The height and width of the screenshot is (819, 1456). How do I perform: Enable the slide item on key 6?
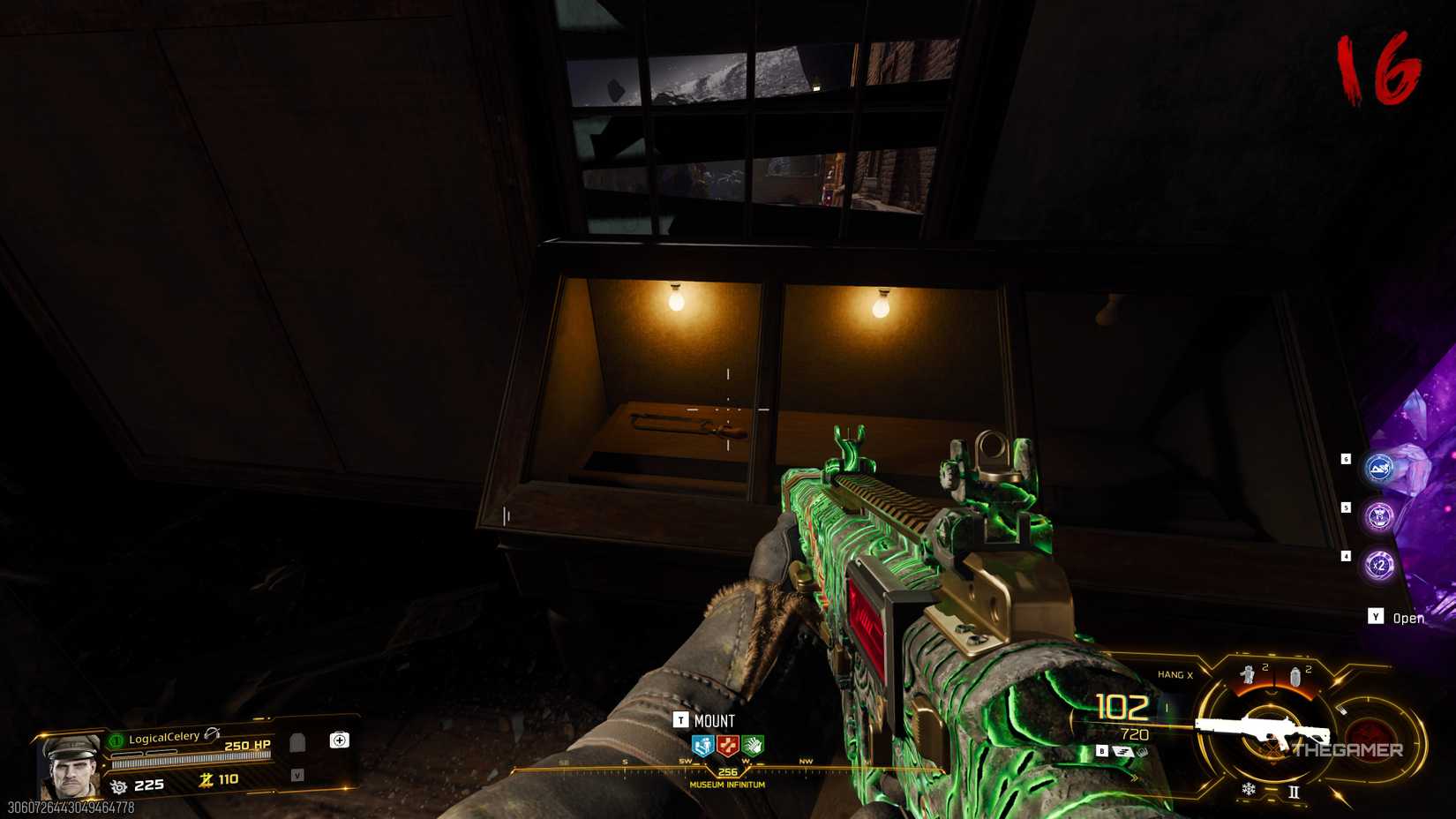pyautogui.click(x=1379, y=469)
